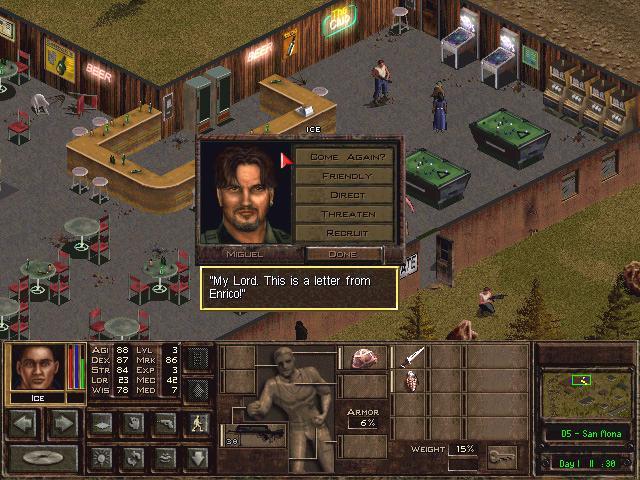The width and height of the screenshot is (640, 480).
Task: Click Done to end the conversation
Action: click(342, 254)
